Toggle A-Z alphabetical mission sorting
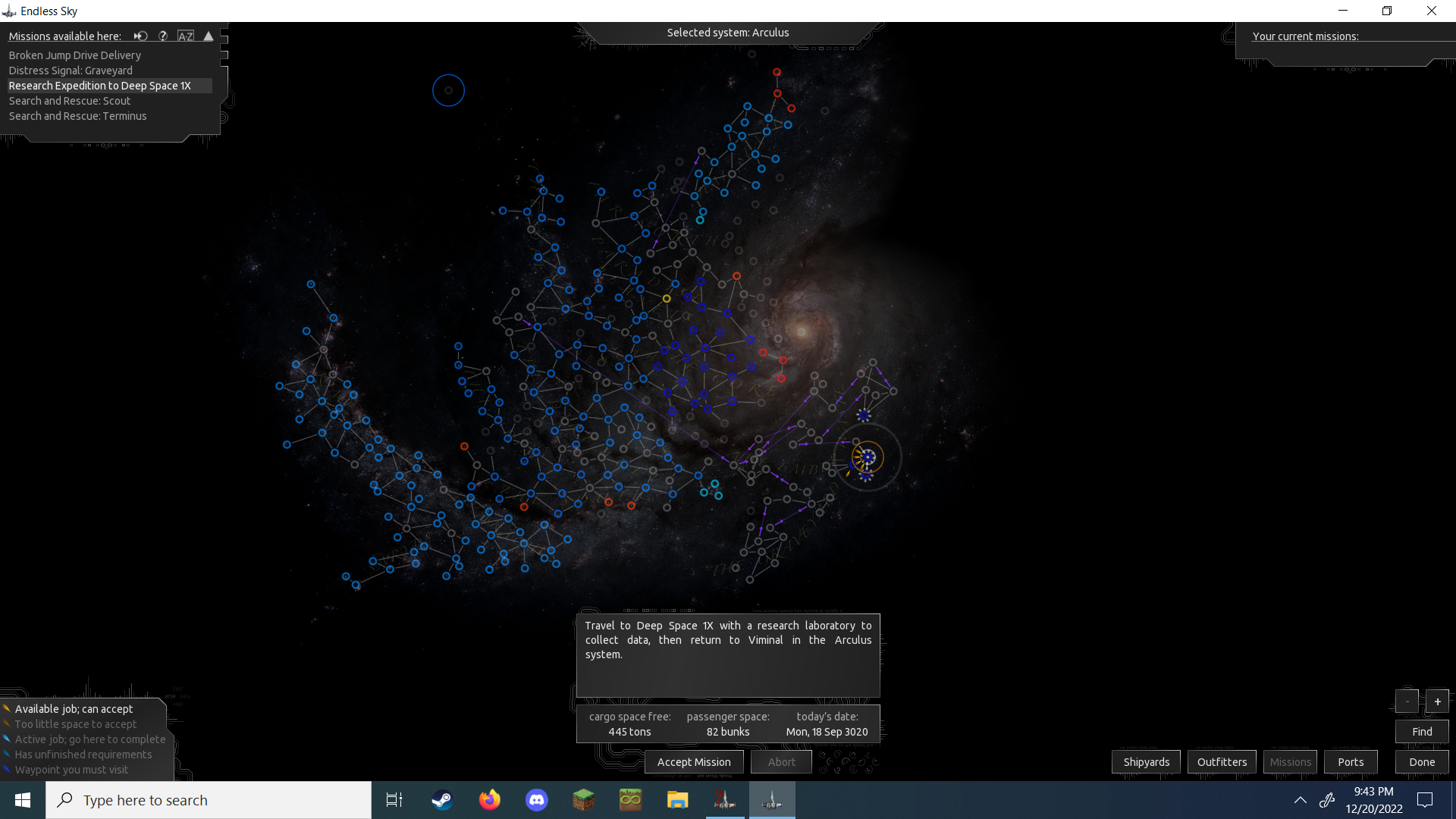This screenshot has height=819, width=1456. 186,36
